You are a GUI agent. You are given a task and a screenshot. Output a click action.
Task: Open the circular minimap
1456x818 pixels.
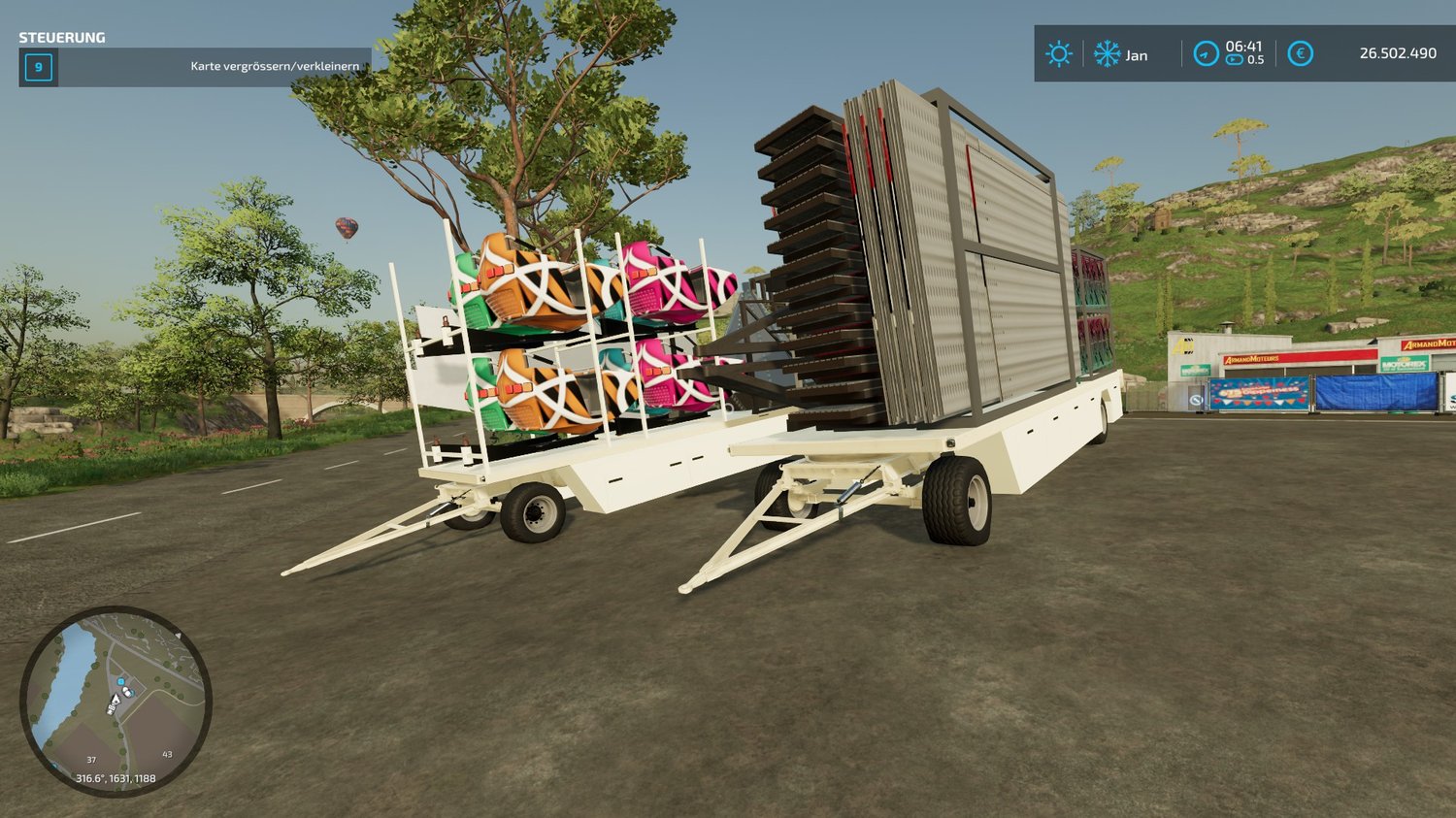click(x=116, y=701)
